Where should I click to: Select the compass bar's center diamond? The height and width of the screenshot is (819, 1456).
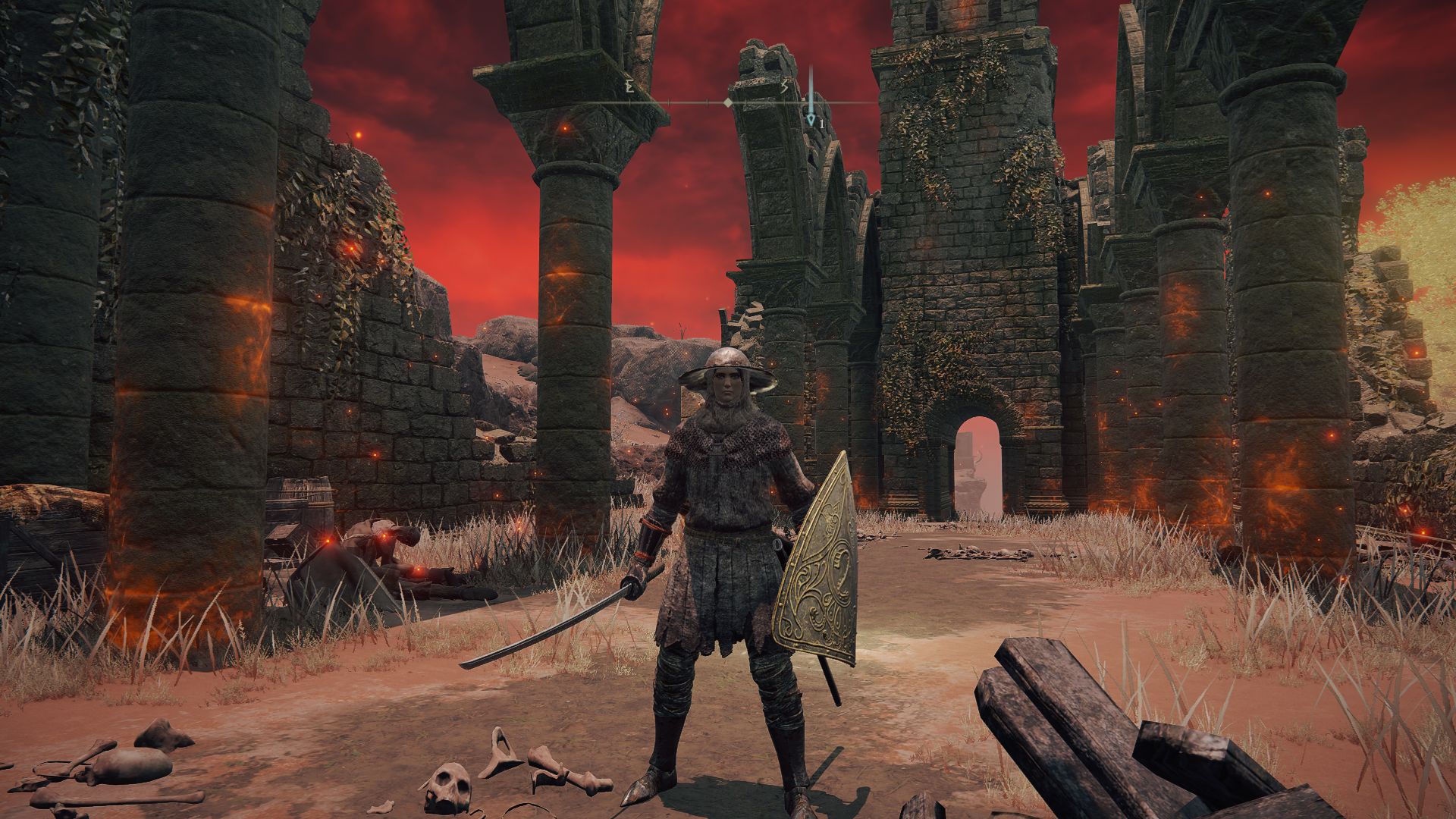(x=728, y=102)
